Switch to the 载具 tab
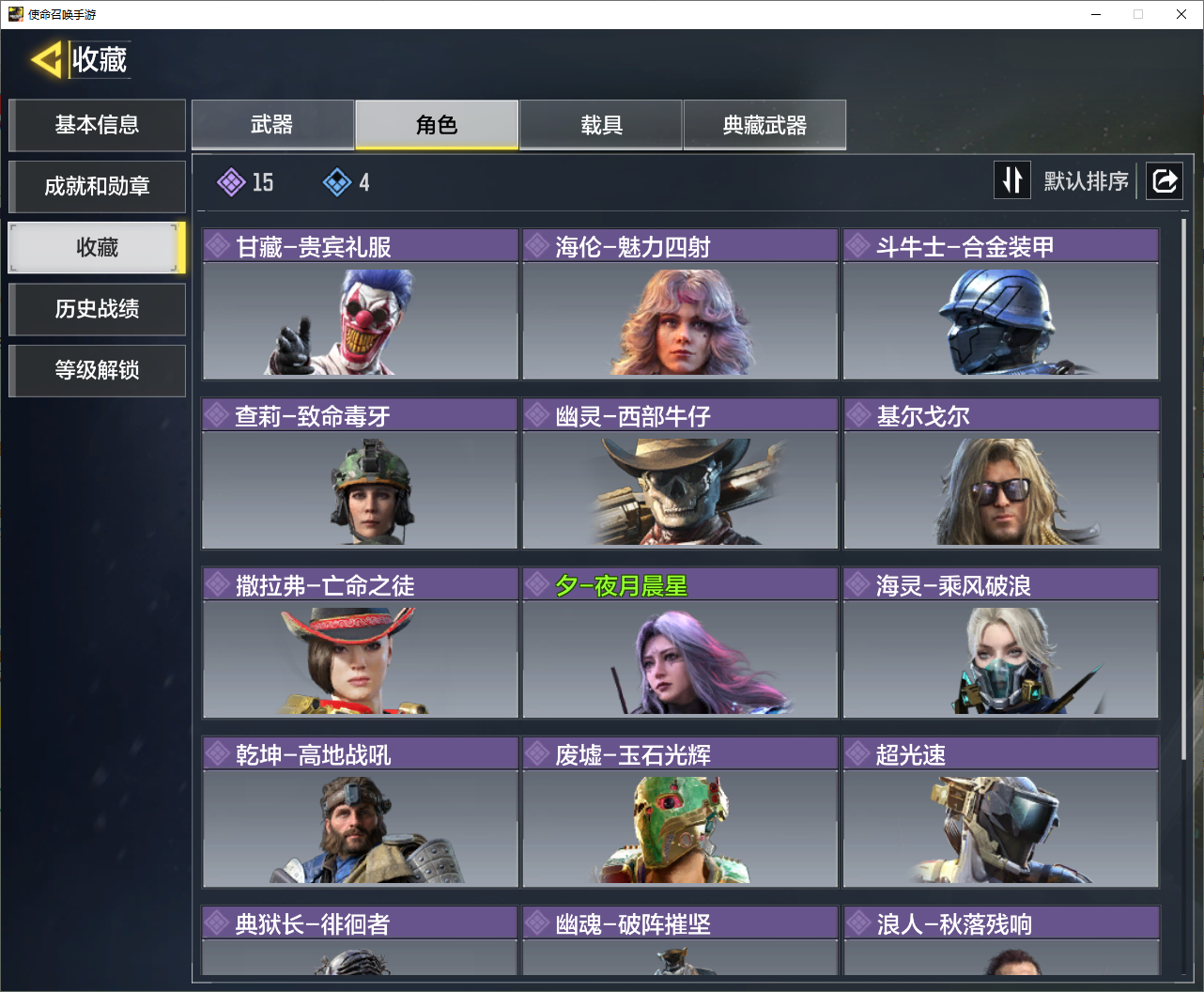The height and width of the screenshot is (992, 1204). [x=601, y=125]
